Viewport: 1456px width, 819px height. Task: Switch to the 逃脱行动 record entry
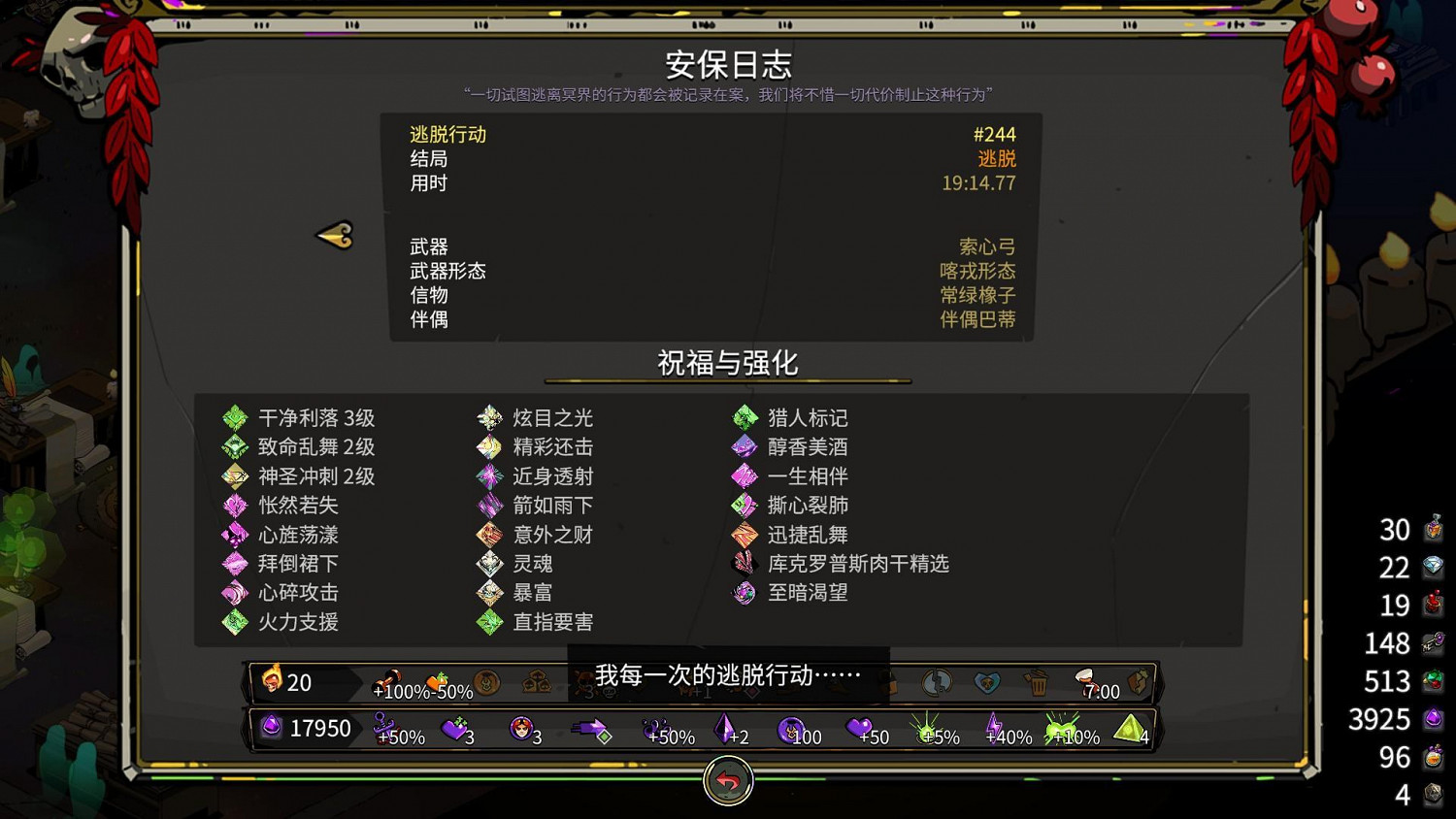(447, 134)
